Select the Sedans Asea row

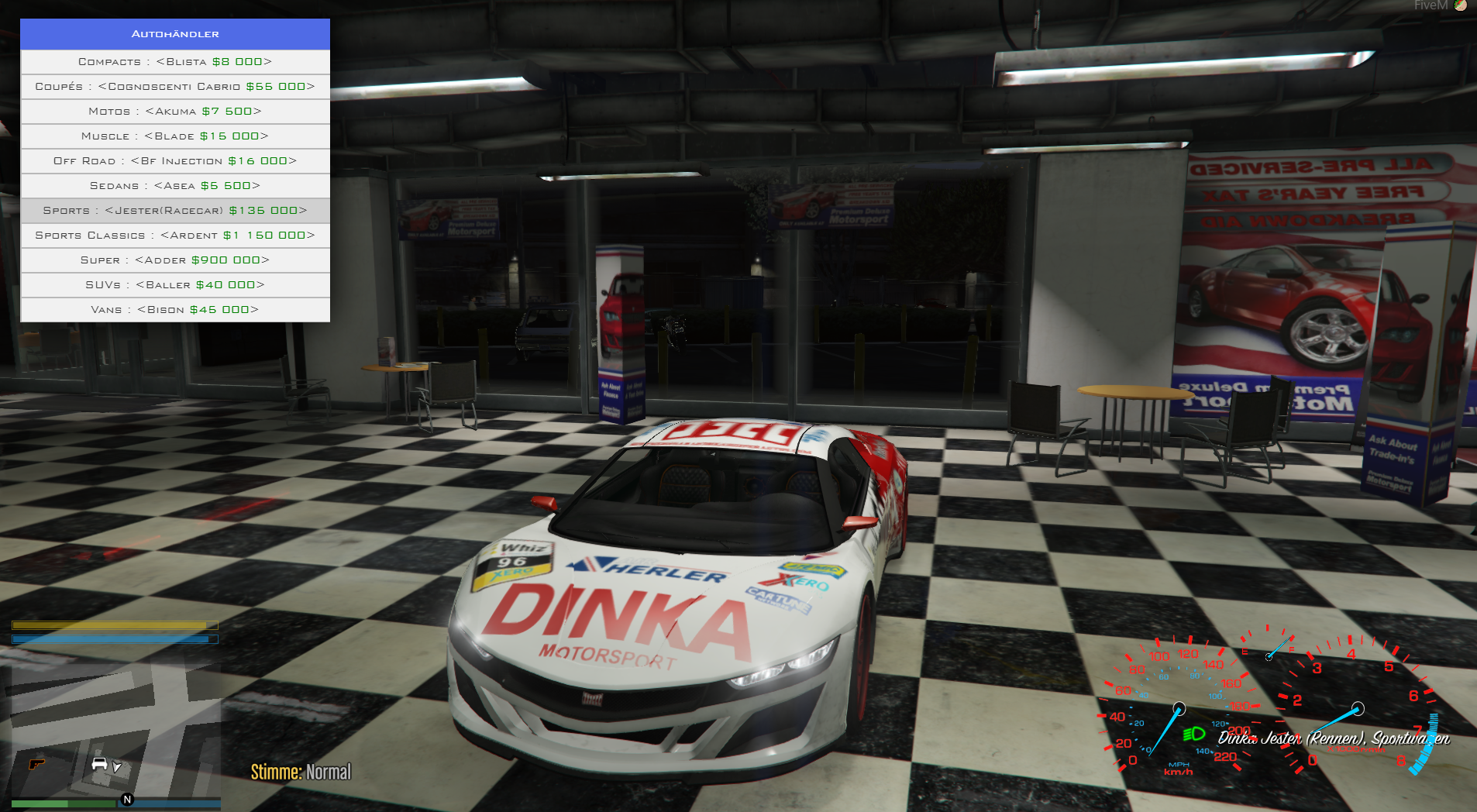click(x=175, y=186)
